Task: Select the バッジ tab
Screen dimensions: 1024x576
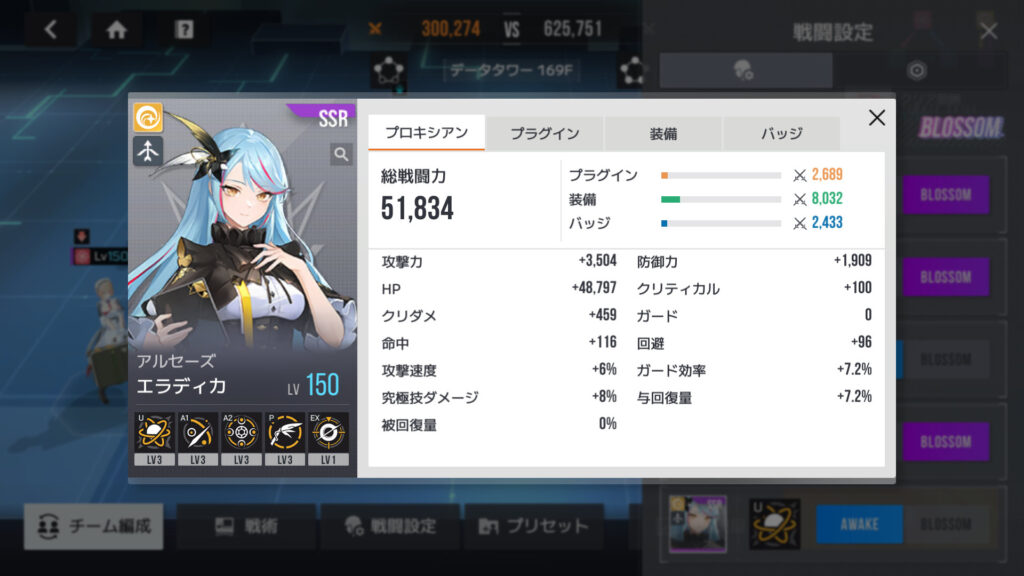Action: pos(781,133)
